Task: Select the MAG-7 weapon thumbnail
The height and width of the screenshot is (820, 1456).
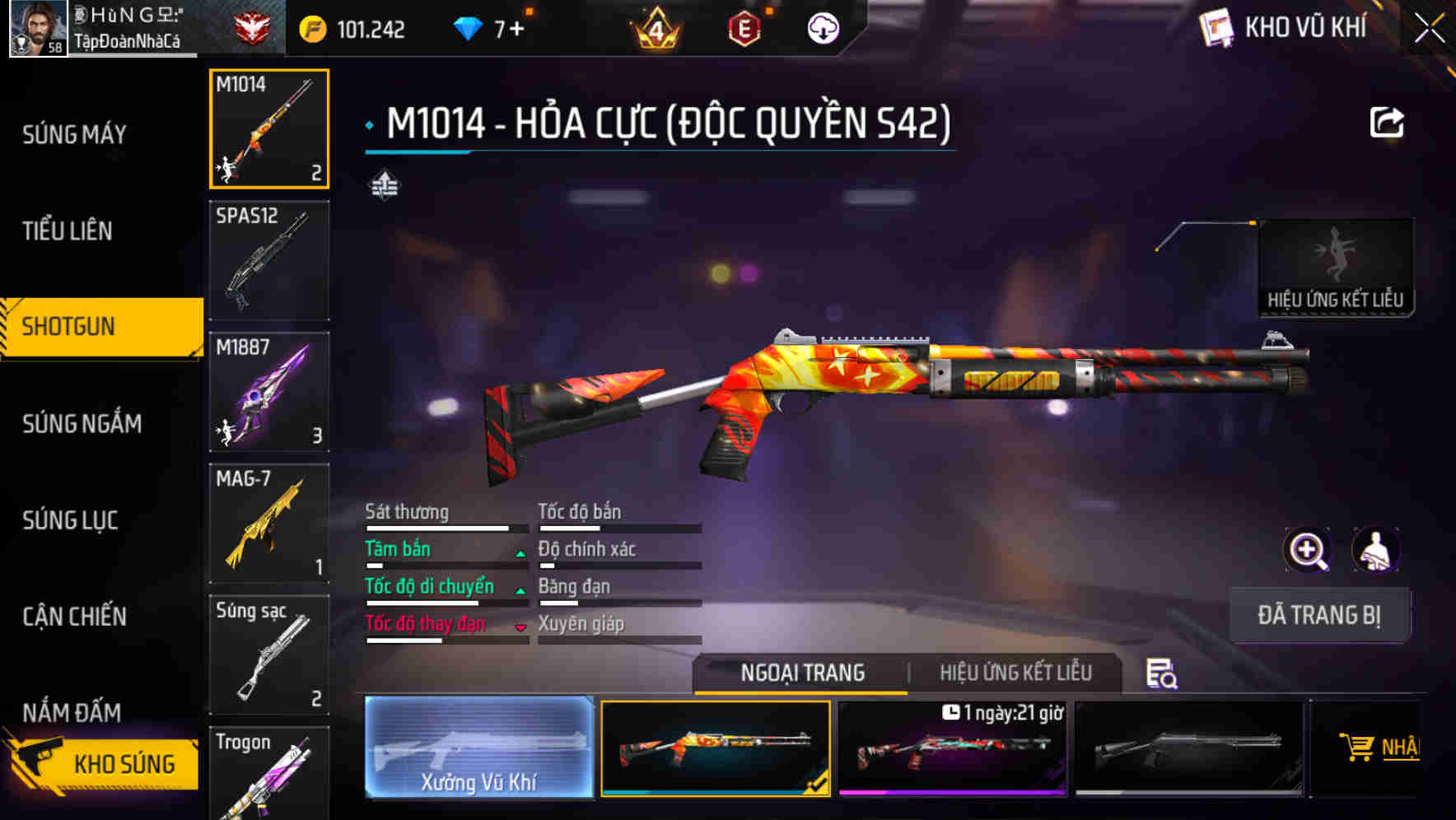Action: point(269,523)
